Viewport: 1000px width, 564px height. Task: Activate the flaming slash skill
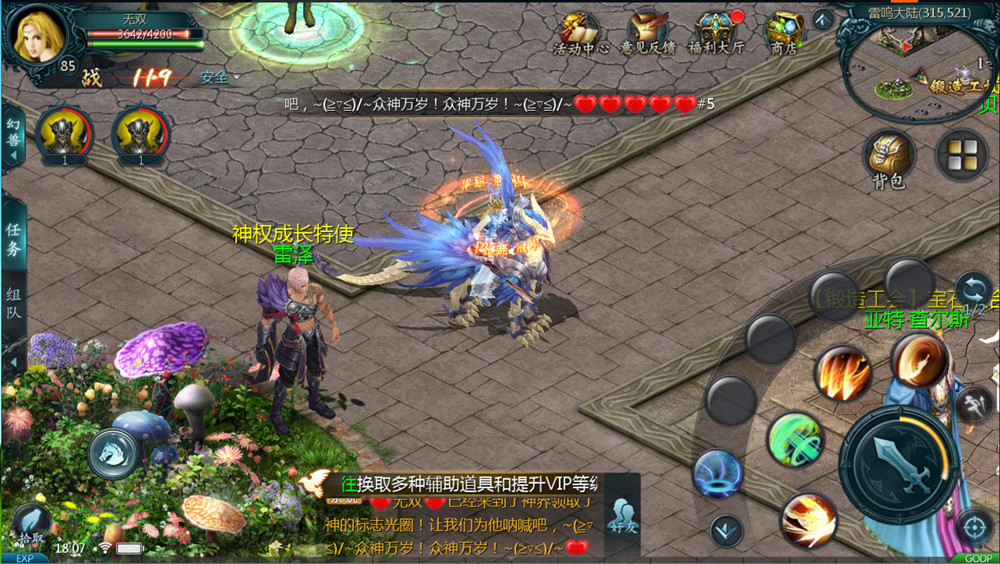coord(842,372)
